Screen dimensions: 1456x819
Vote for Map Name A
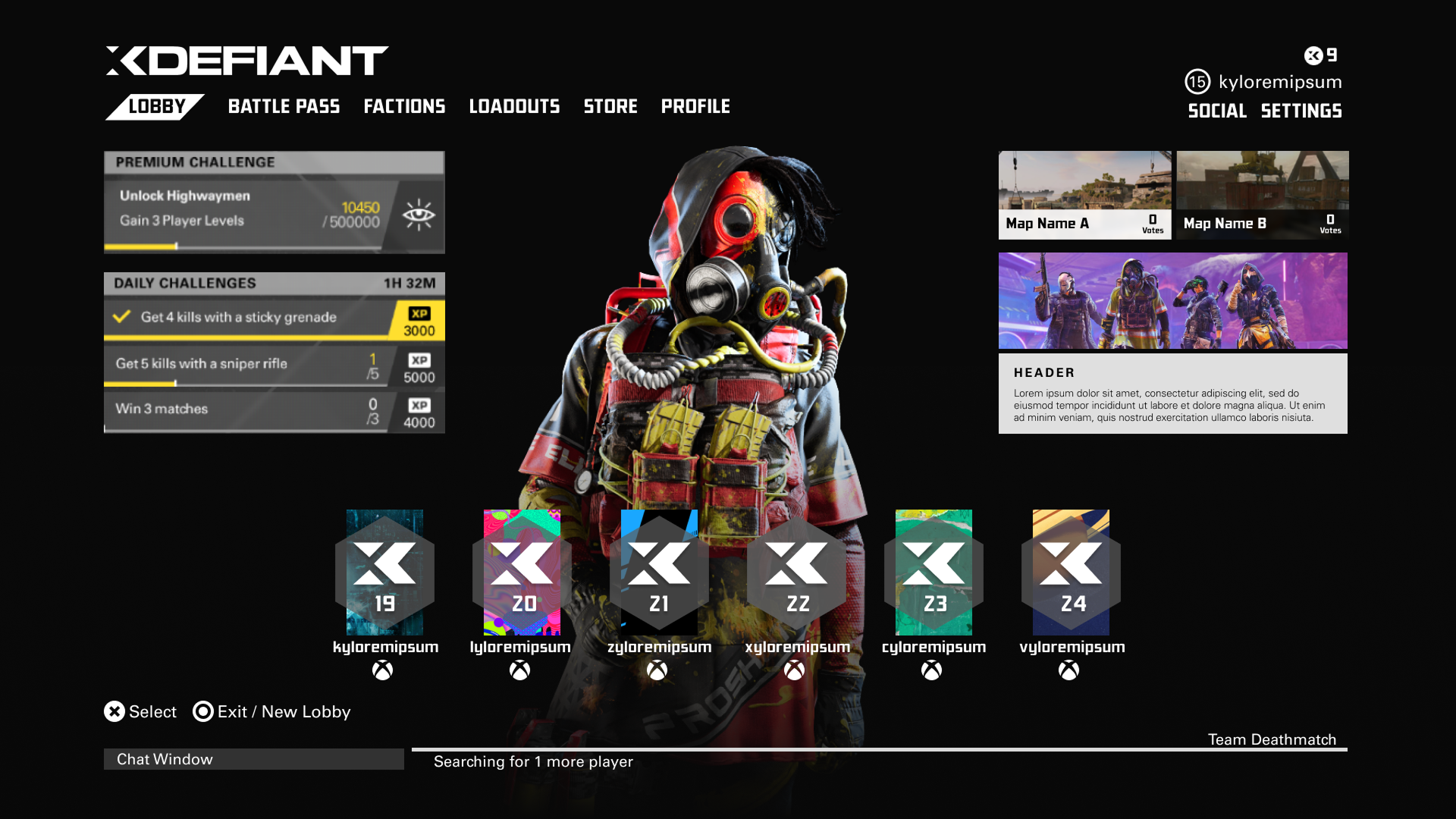1084,195
